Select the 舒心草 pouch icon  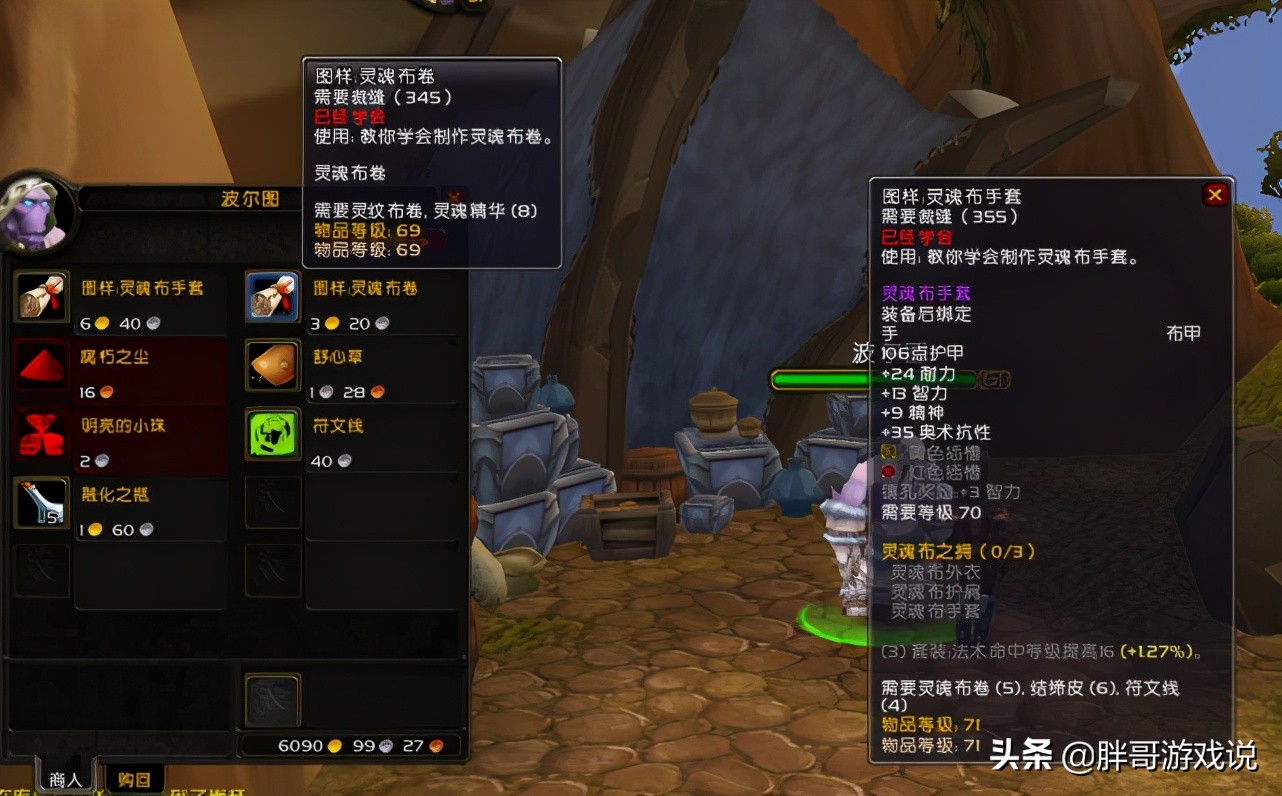pyautogui.click(x=272, y=367)
